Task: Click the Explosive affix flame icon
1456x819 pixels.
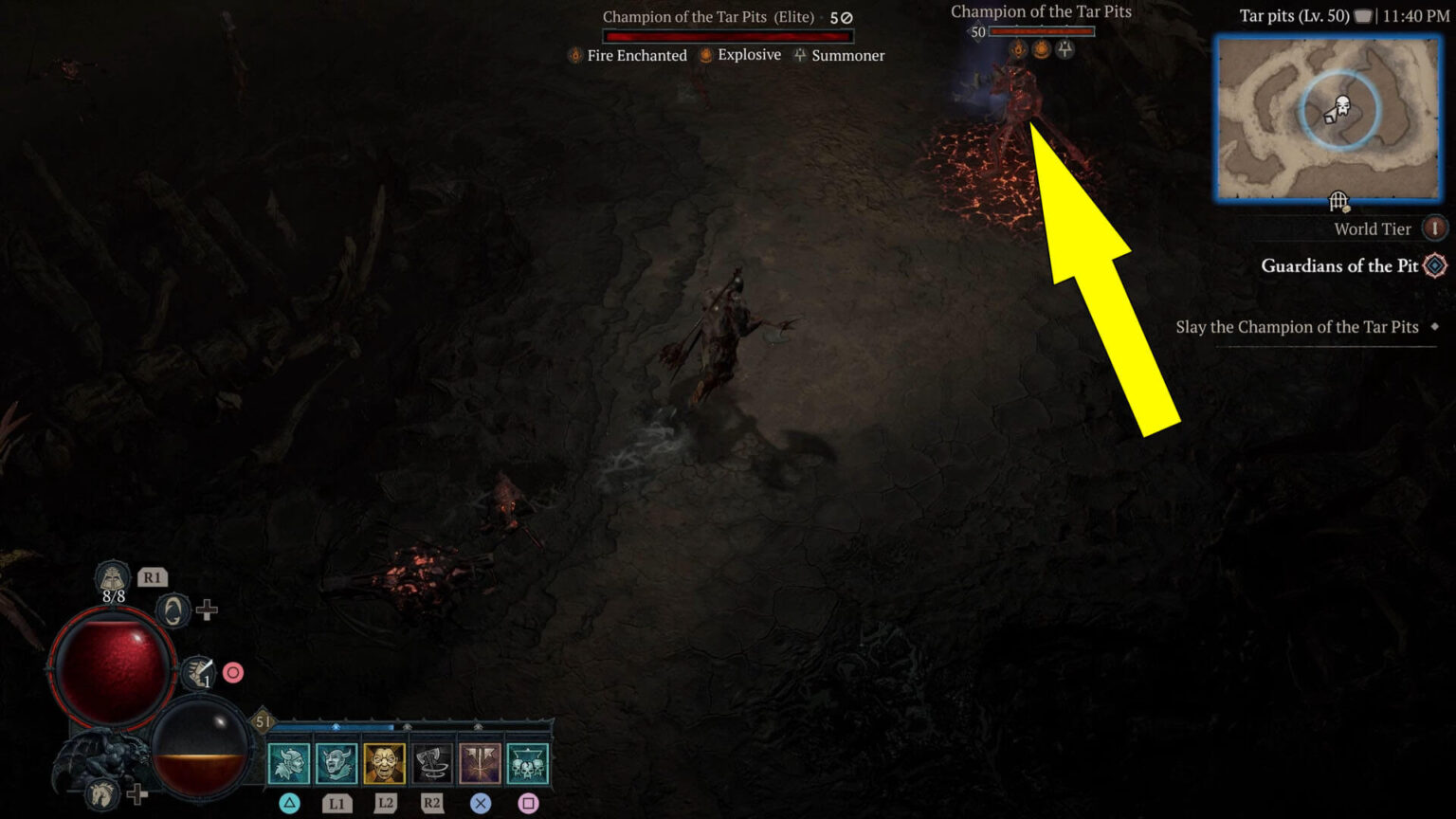Action: (x=704, y=55)
